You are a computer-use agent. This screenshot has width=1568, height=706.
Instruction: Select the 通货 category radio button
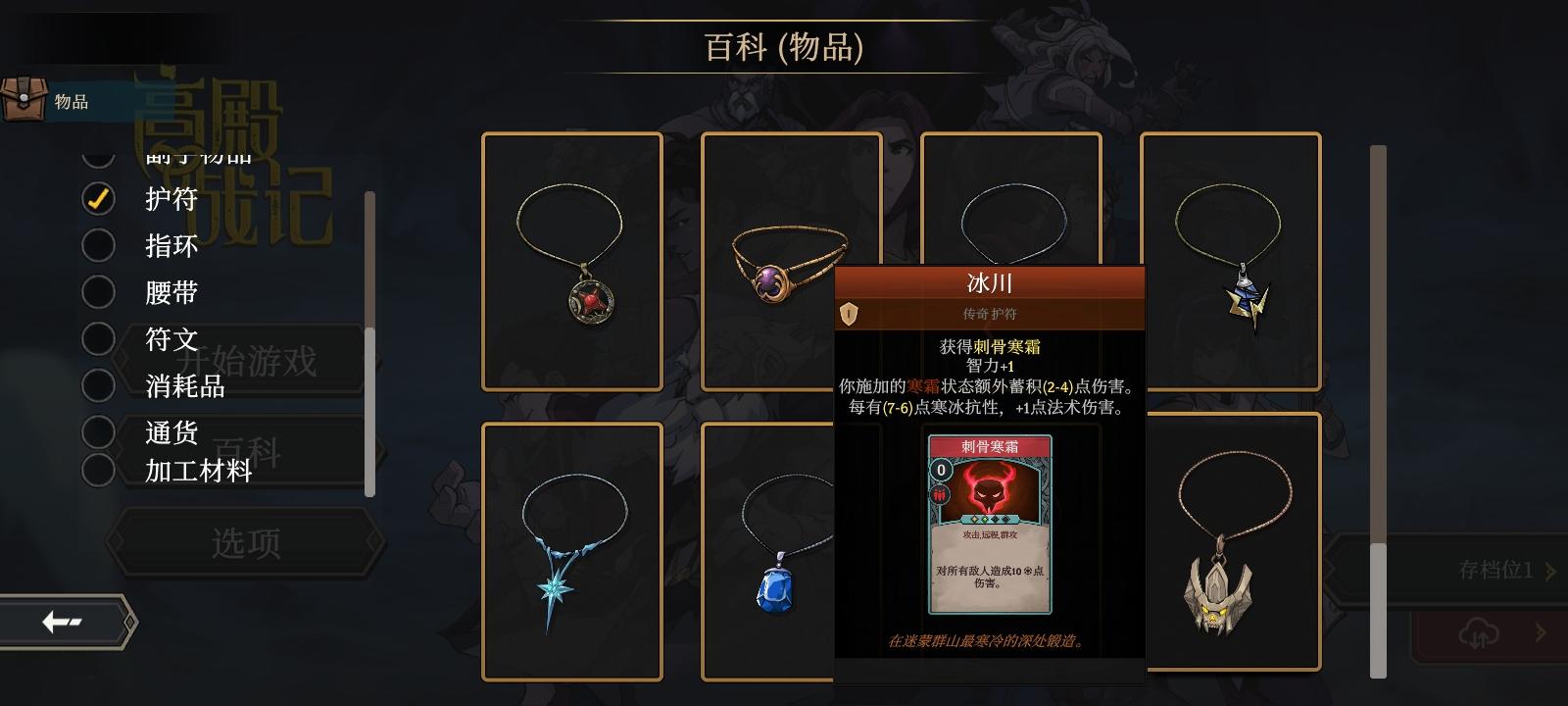pos(98,431)
